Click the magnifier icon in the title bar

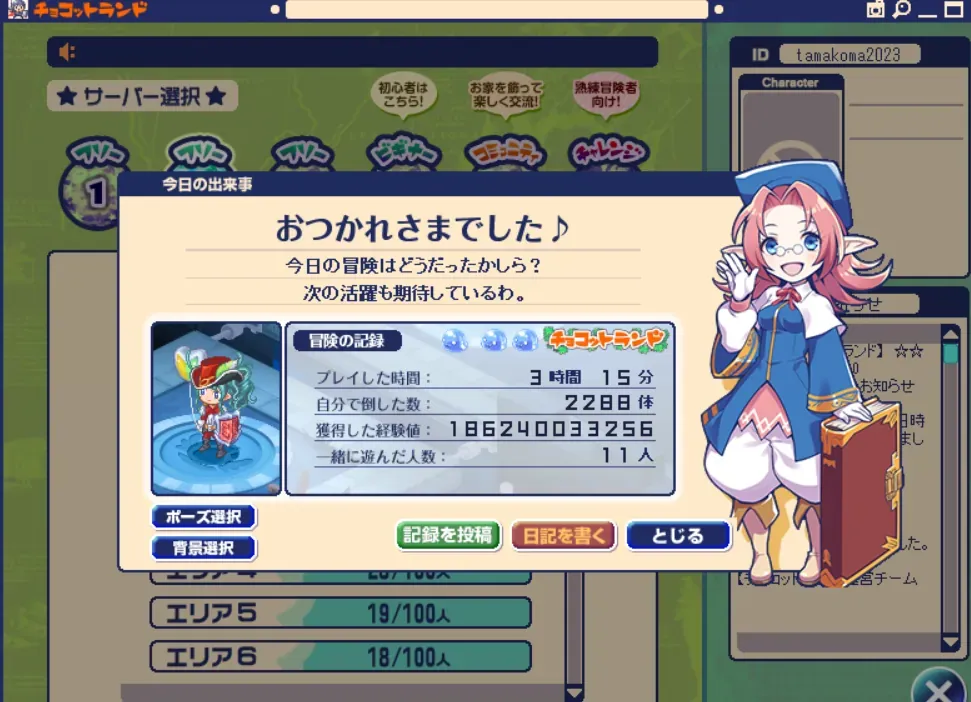901,10
